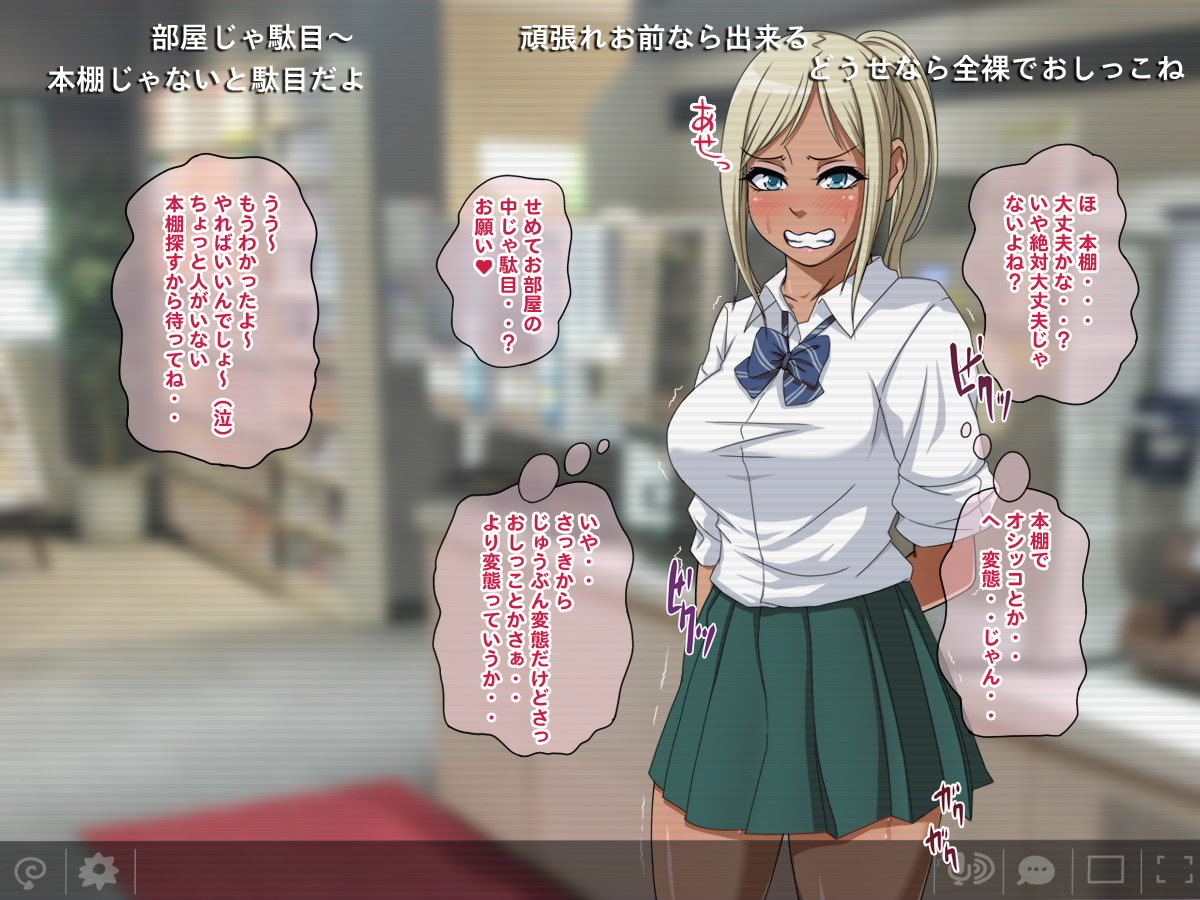Click the speech bubble comment icon
This screenshot has height=900, width=1200.
pos(1035,870)
